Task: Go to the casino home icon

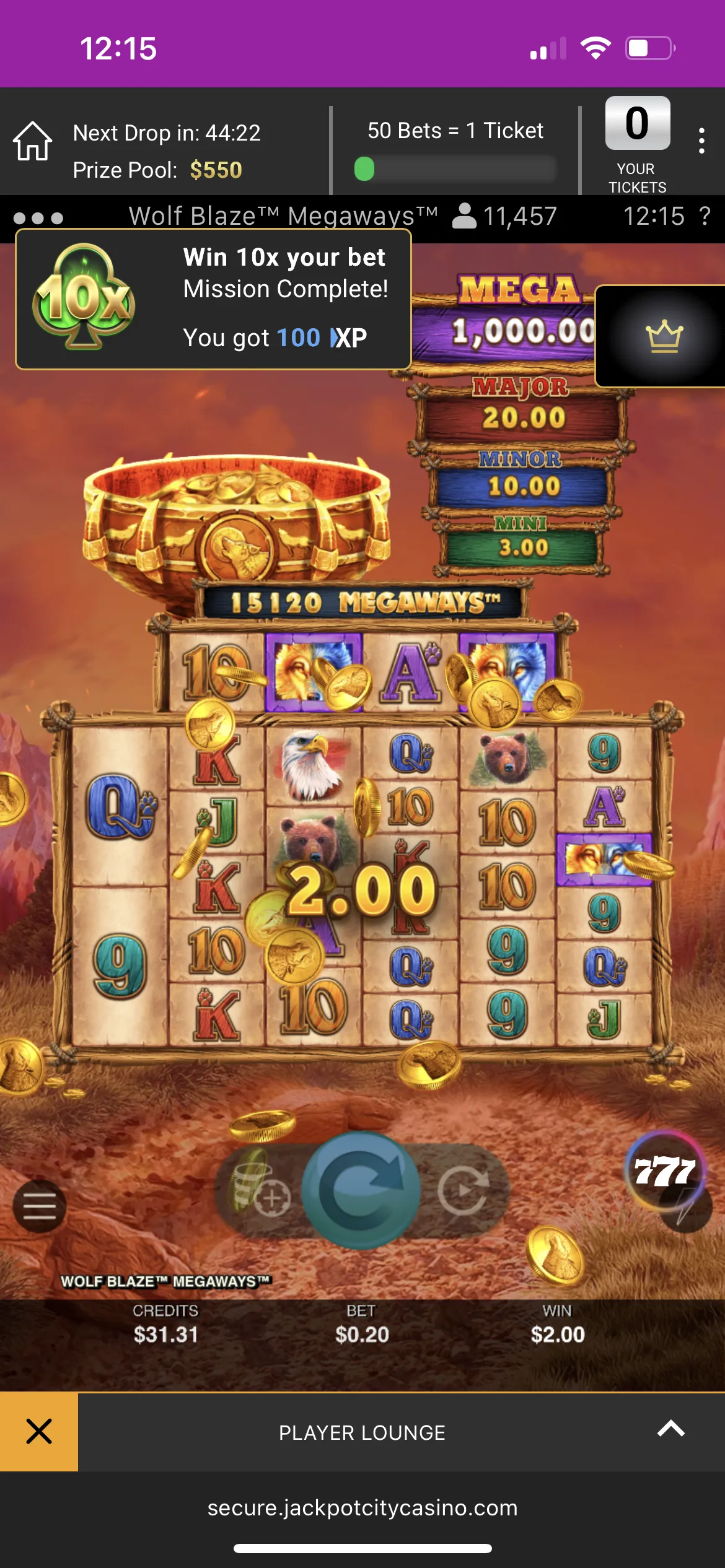Action: click(x=33, y=141)
